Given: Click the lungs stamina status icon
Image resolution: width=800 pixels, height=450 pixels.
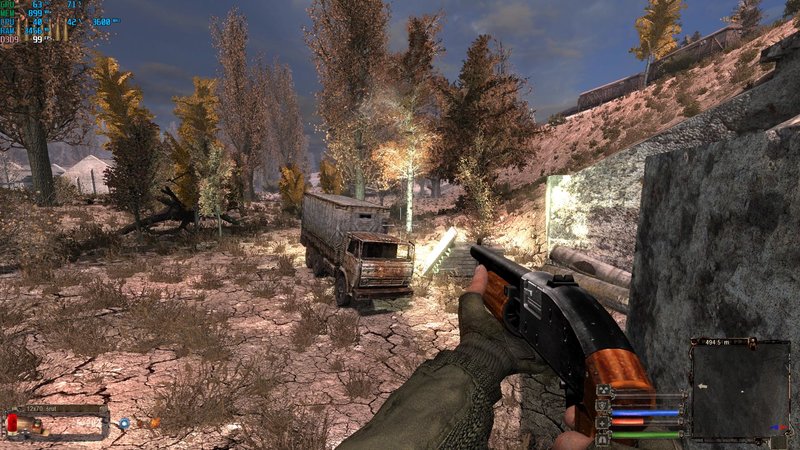Looking at the screenshot, I should [x=603, y=438].
